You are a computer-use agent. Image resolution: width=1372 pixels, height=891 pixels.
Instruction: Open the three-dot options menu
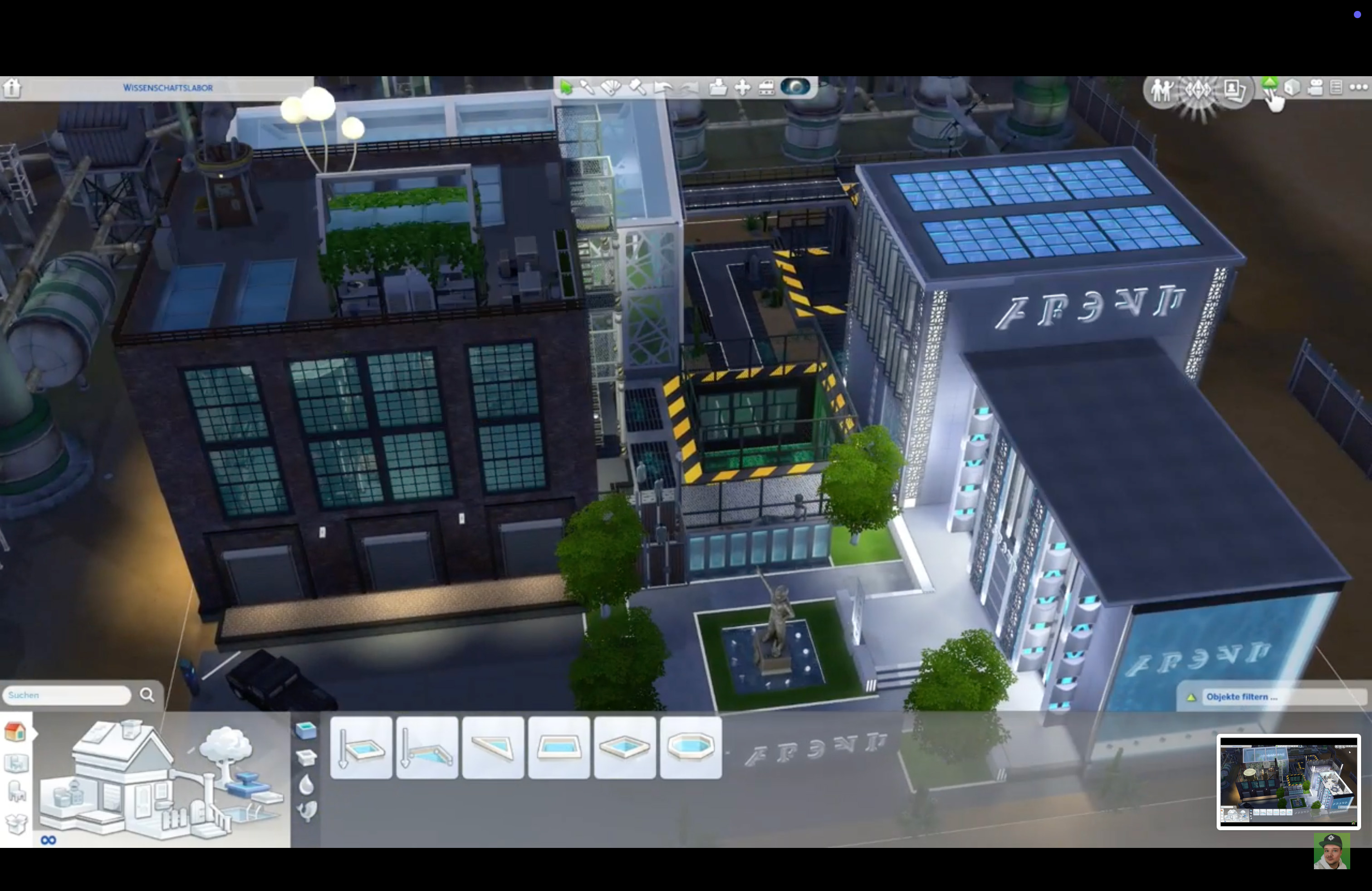pos(1358,88)
